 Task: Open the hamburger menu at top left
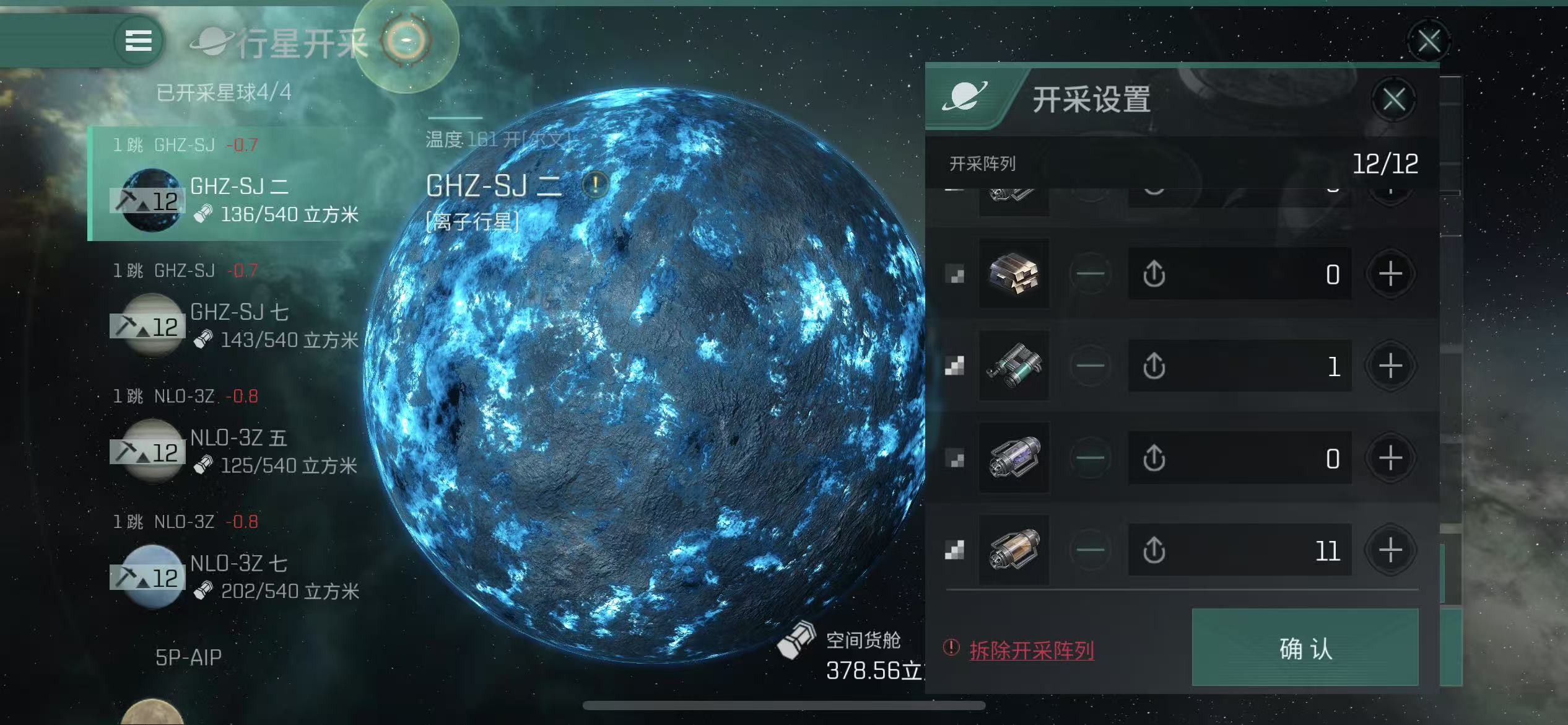coord(139,40)
